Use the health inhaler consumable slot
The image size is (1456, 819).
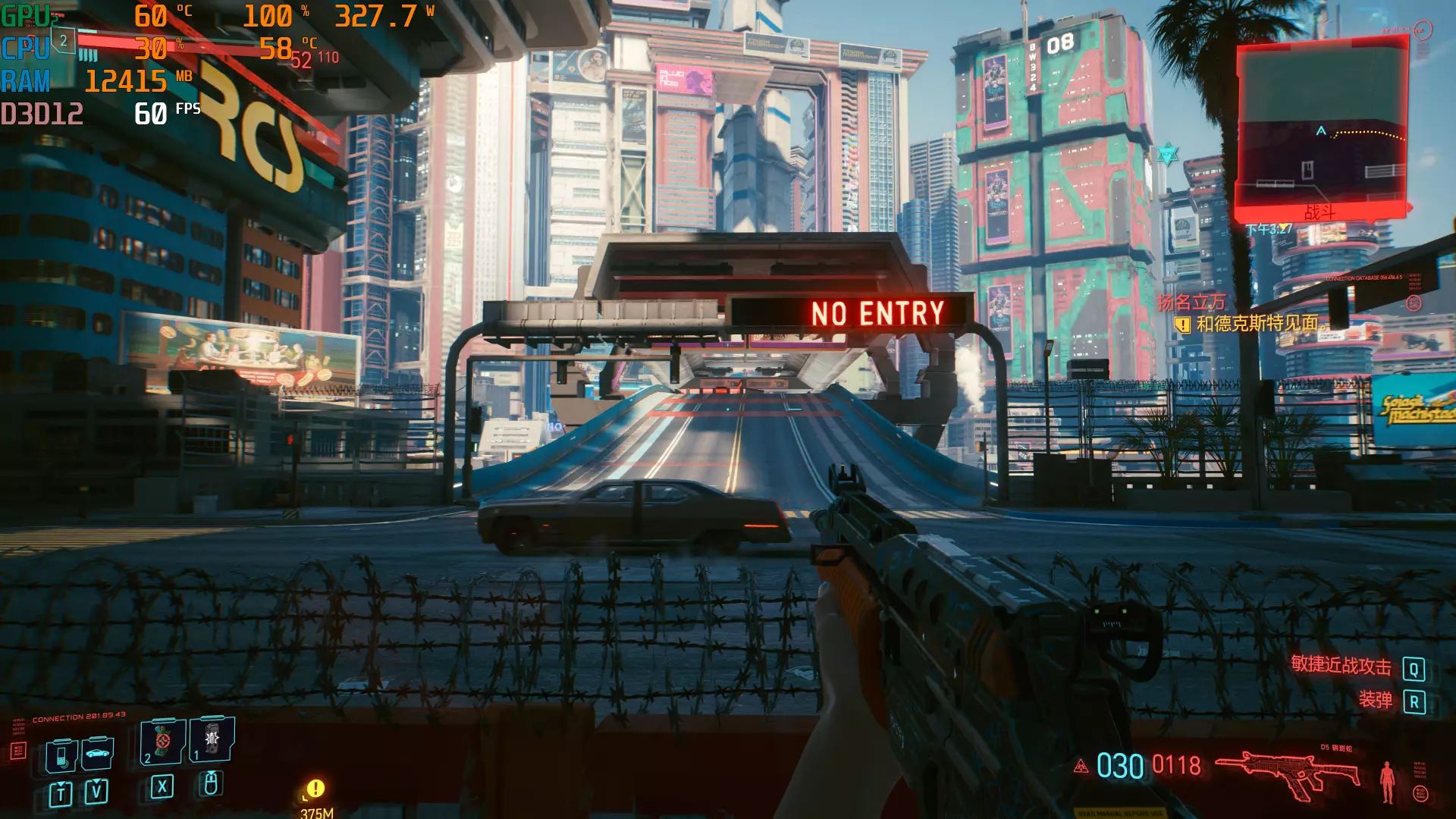click(164, 742)
